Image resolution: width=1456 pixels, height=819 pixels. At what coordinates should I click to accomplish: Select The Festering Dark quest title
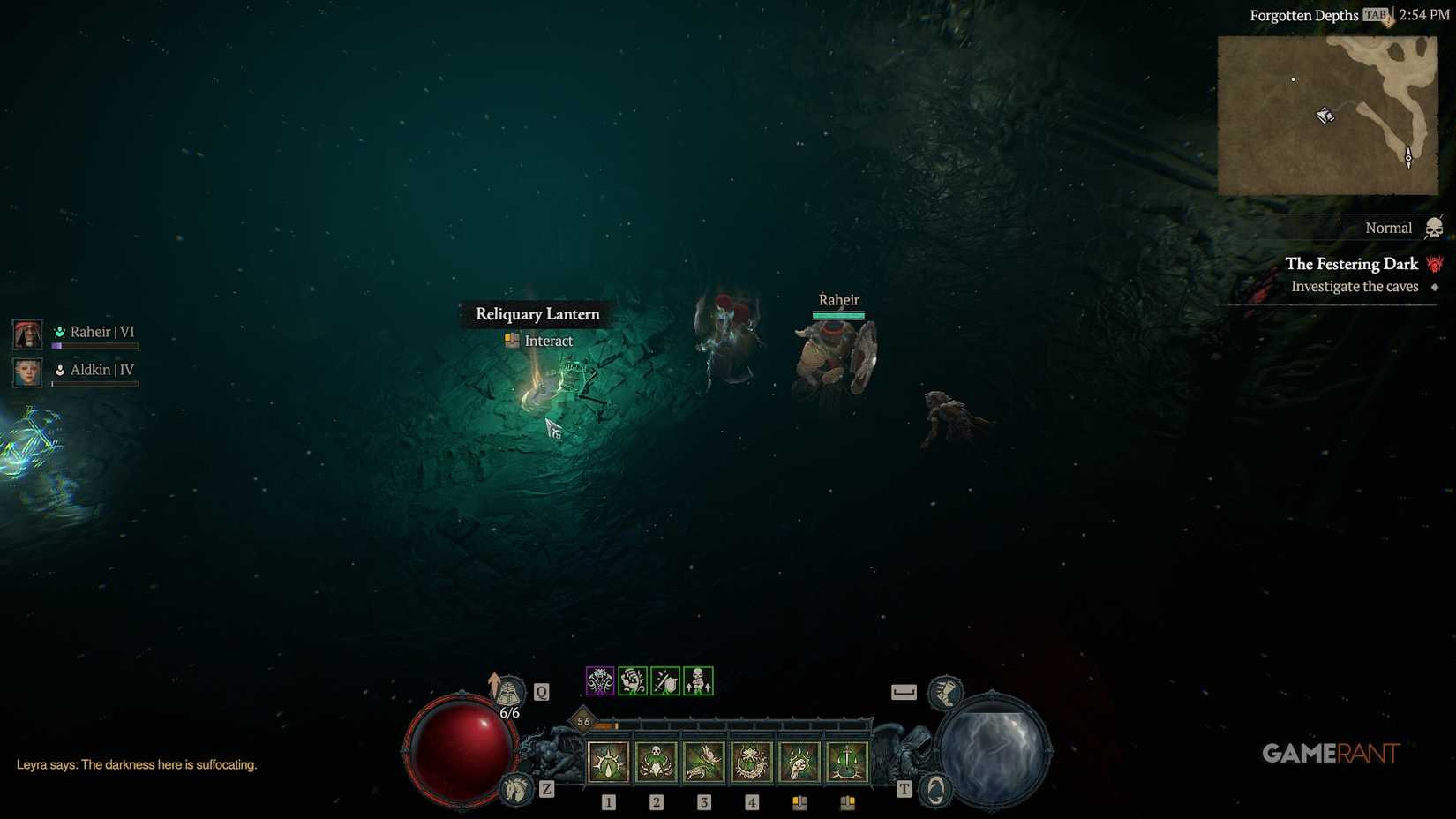[1351, 264]
